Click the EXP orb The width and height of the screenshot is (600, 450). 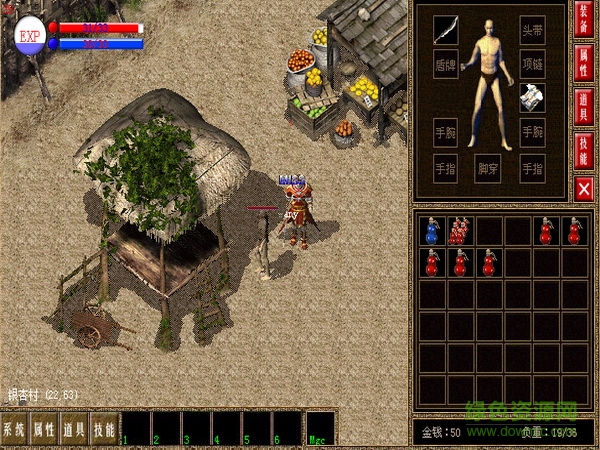[29, 34]
